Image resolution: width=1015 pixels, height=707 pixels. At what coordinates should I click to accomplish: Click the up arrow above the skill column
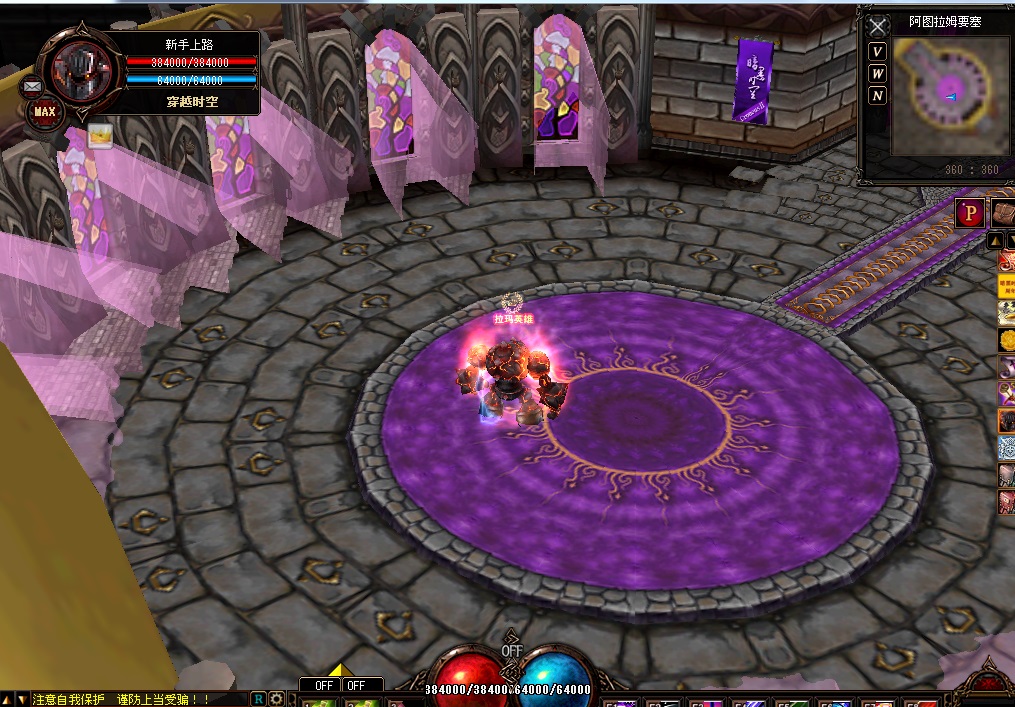(x=996, y=241)
